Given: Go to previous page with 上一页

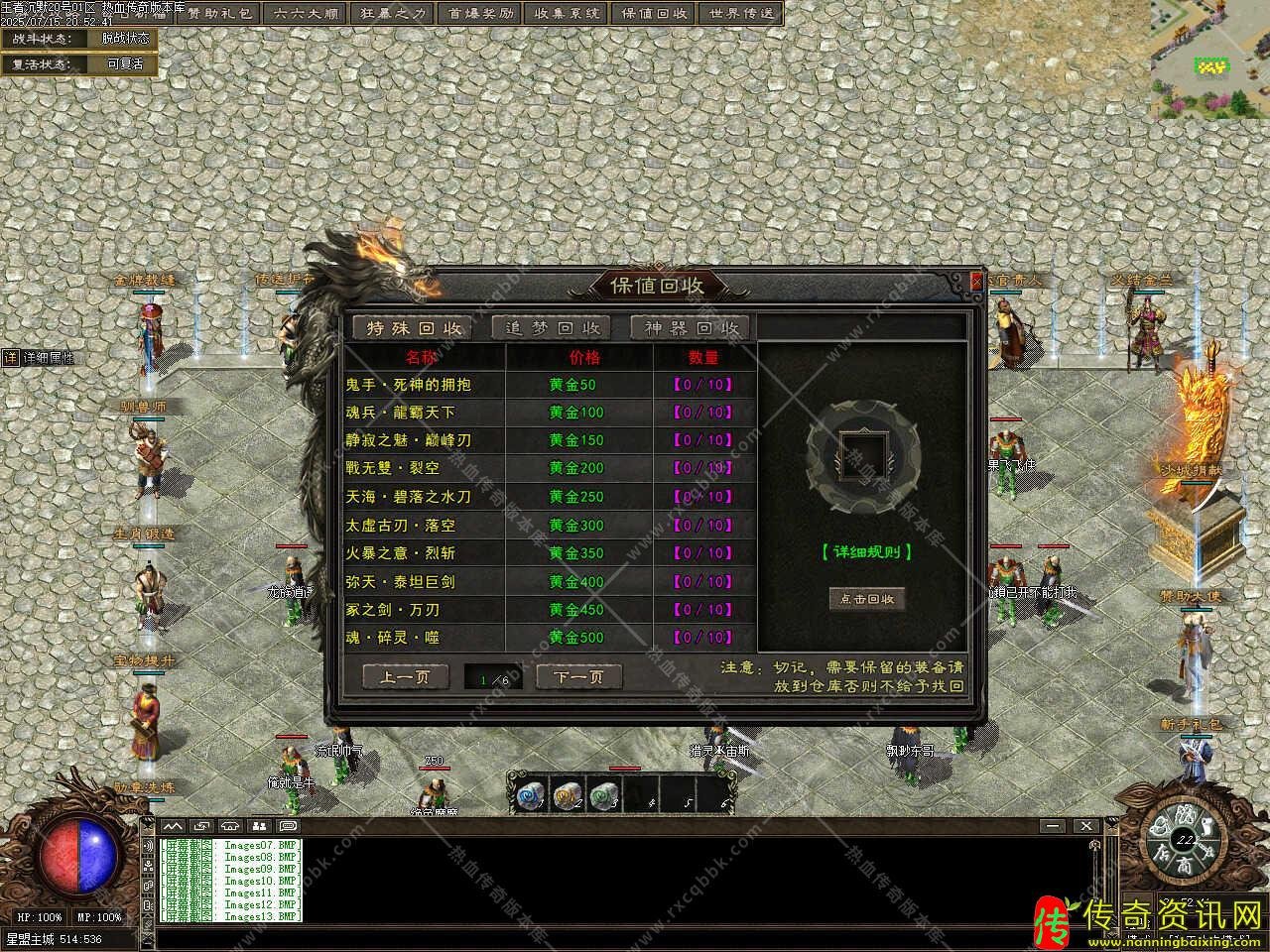Looking at the screenshot, I should click(404, 677).
